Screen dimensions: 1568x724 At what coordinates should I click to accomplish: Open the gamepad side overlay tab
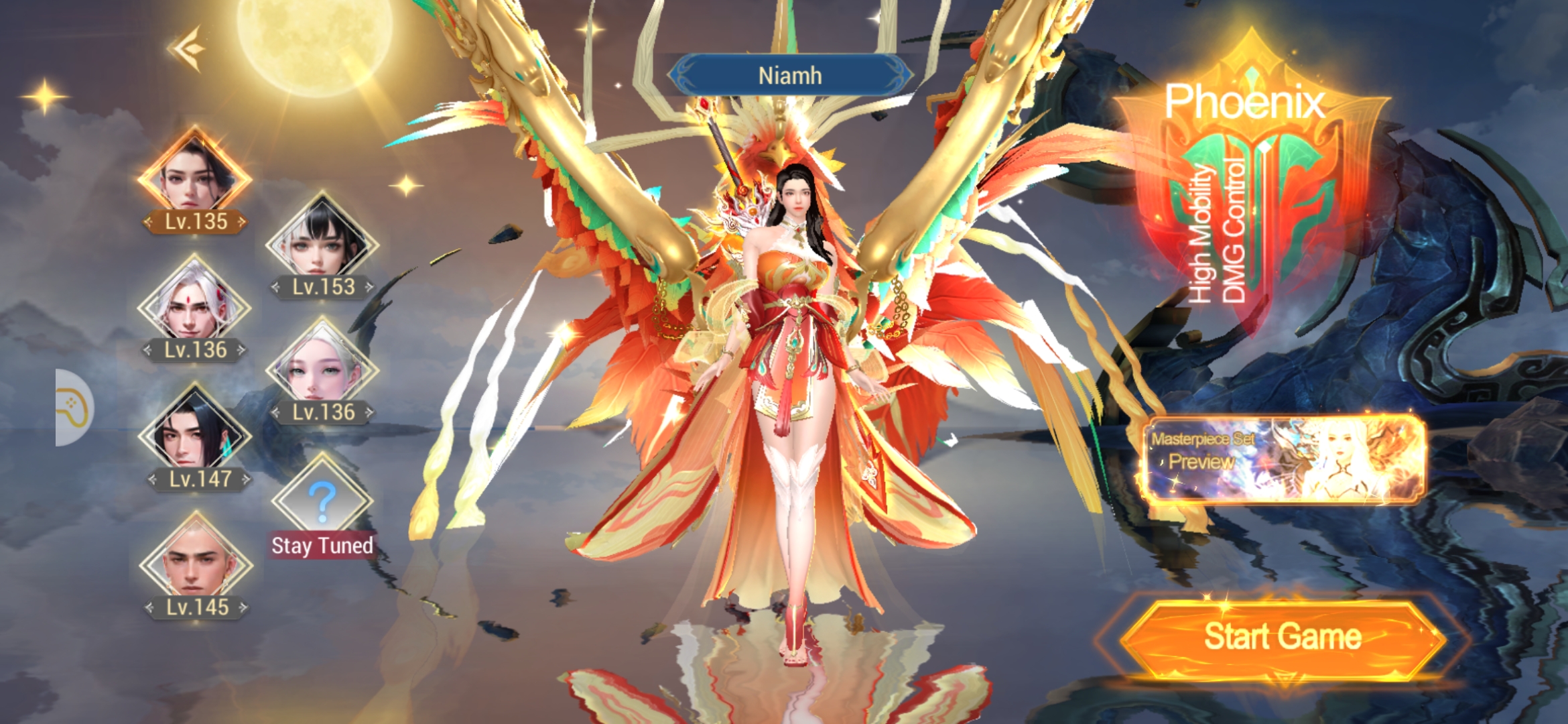click(74, 408)
